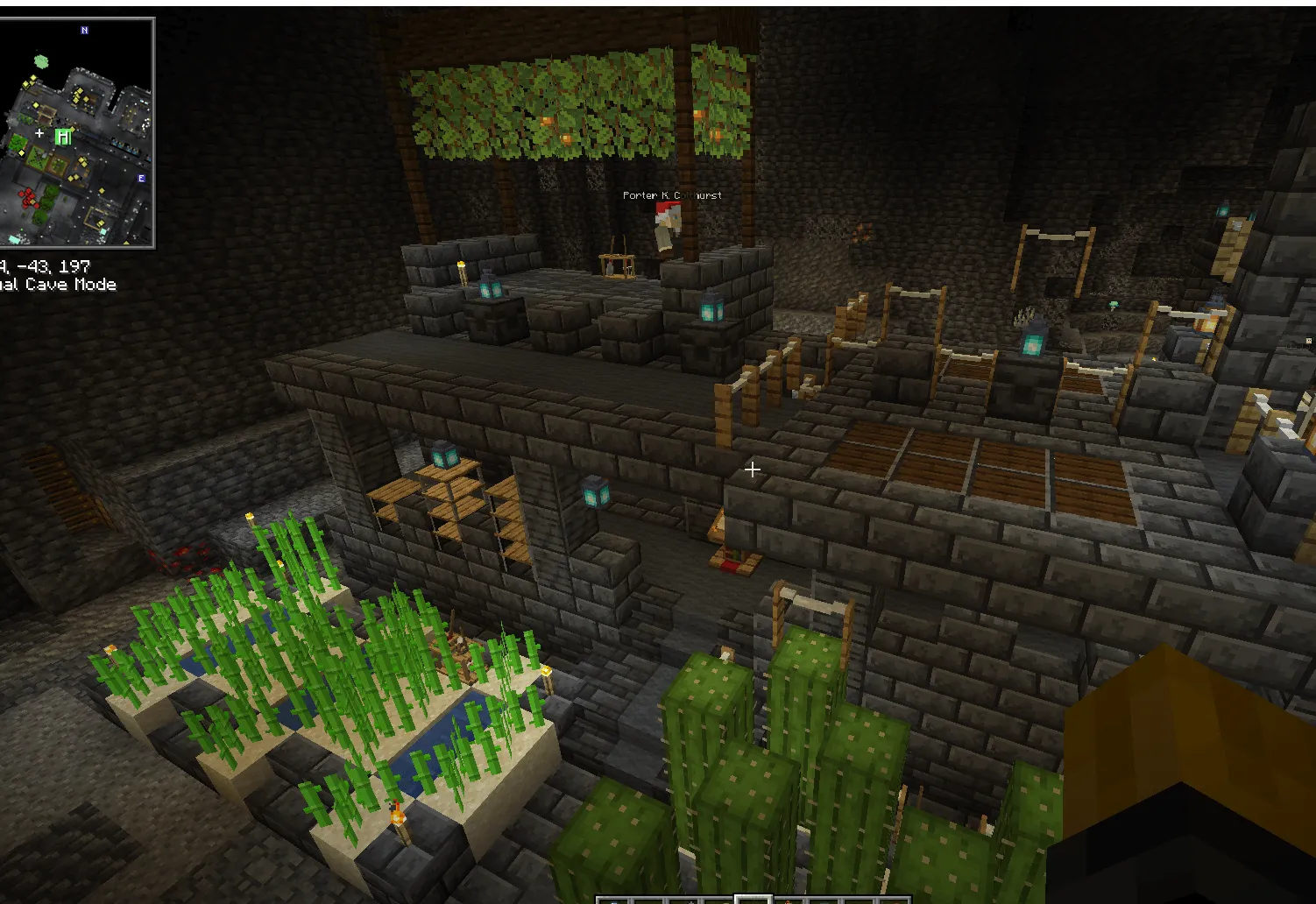This screenshot has height=904, width=1316.
Task: Click the red marker cluster on the minimap
Action: 28,197
